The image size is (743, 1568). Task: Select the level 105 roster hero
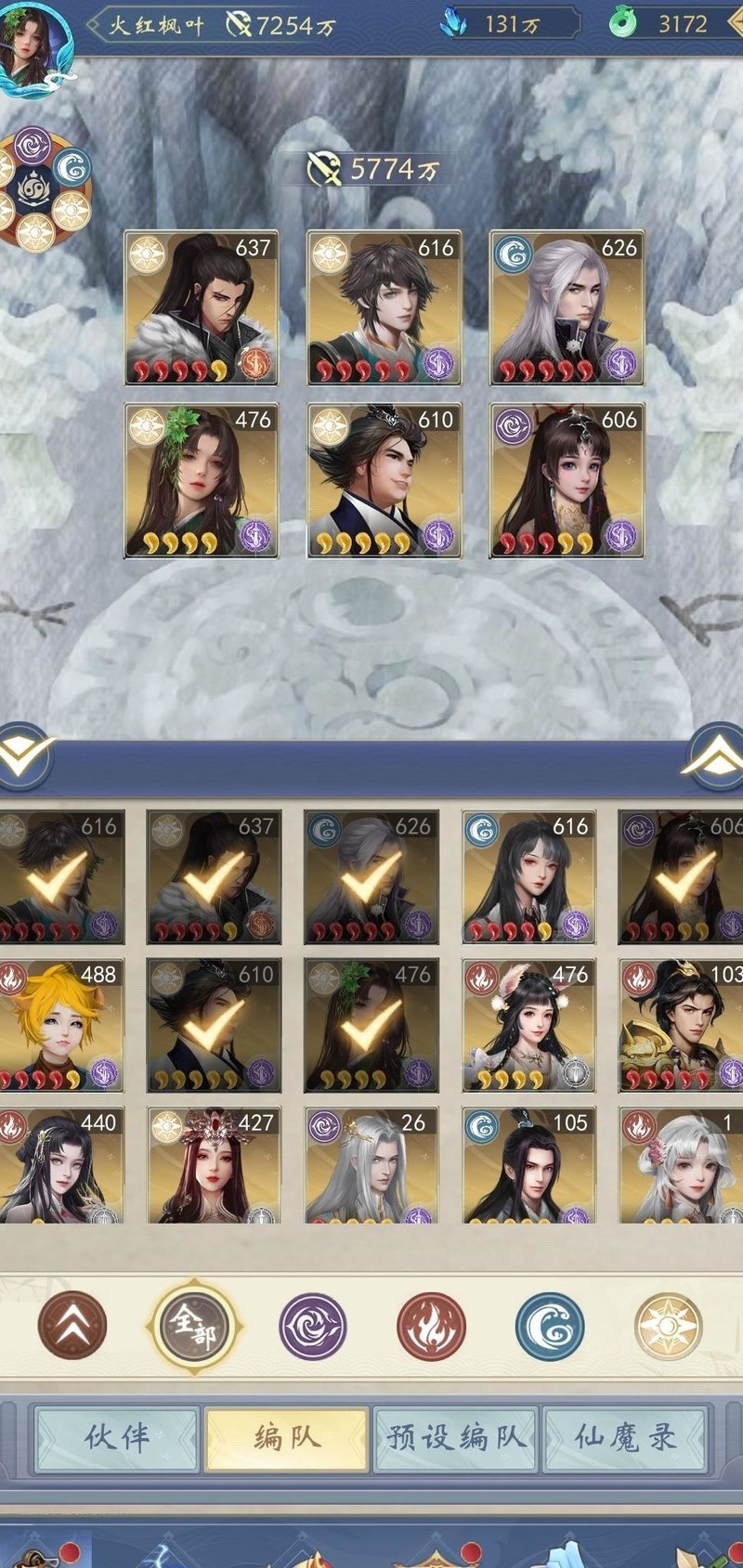[x=528, y=1165]
